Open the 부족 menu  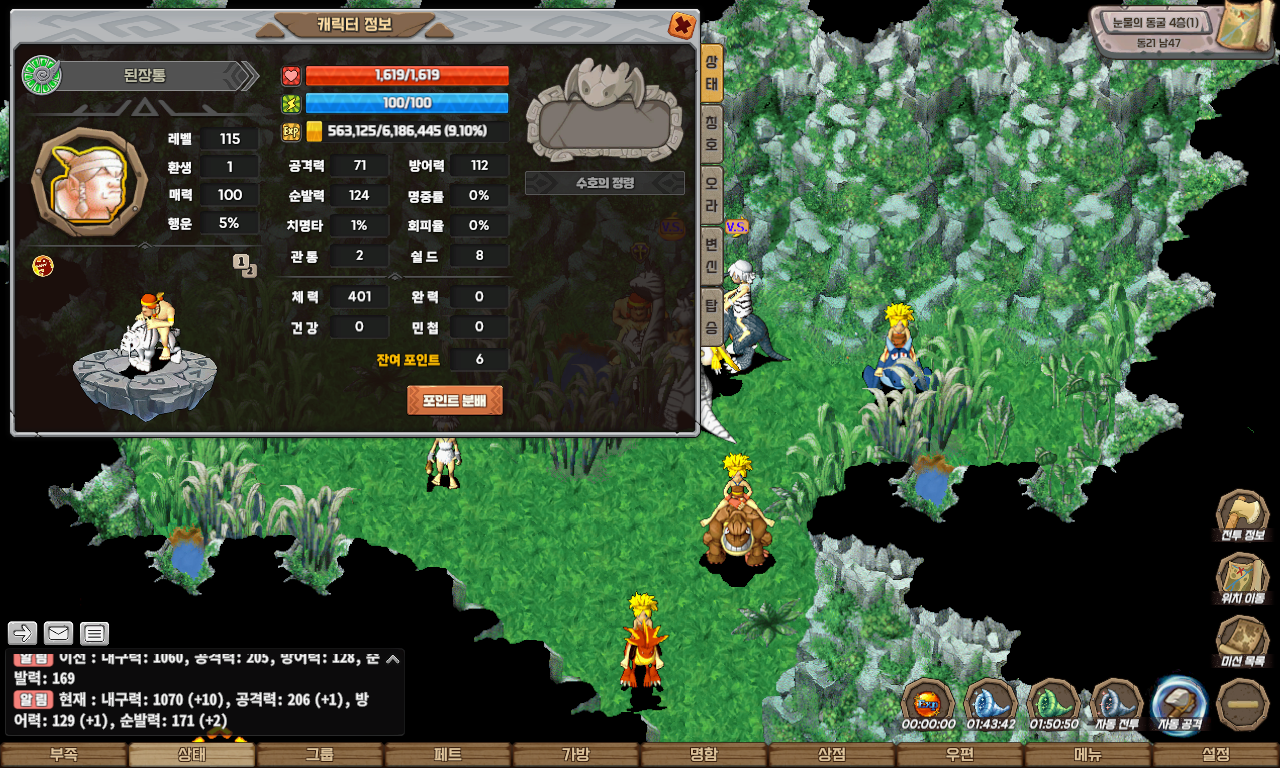[63, 755]
